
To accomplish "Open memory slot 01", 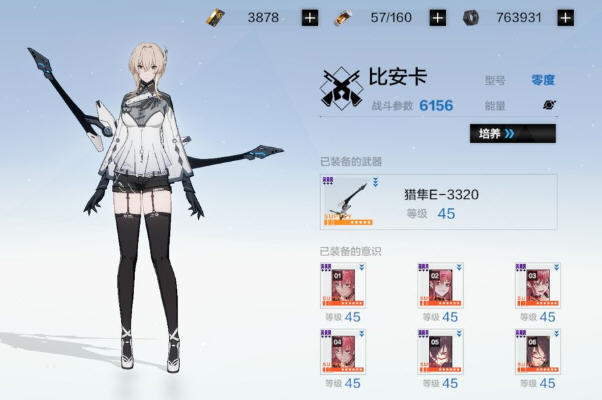I will click(x=343, y=286).
